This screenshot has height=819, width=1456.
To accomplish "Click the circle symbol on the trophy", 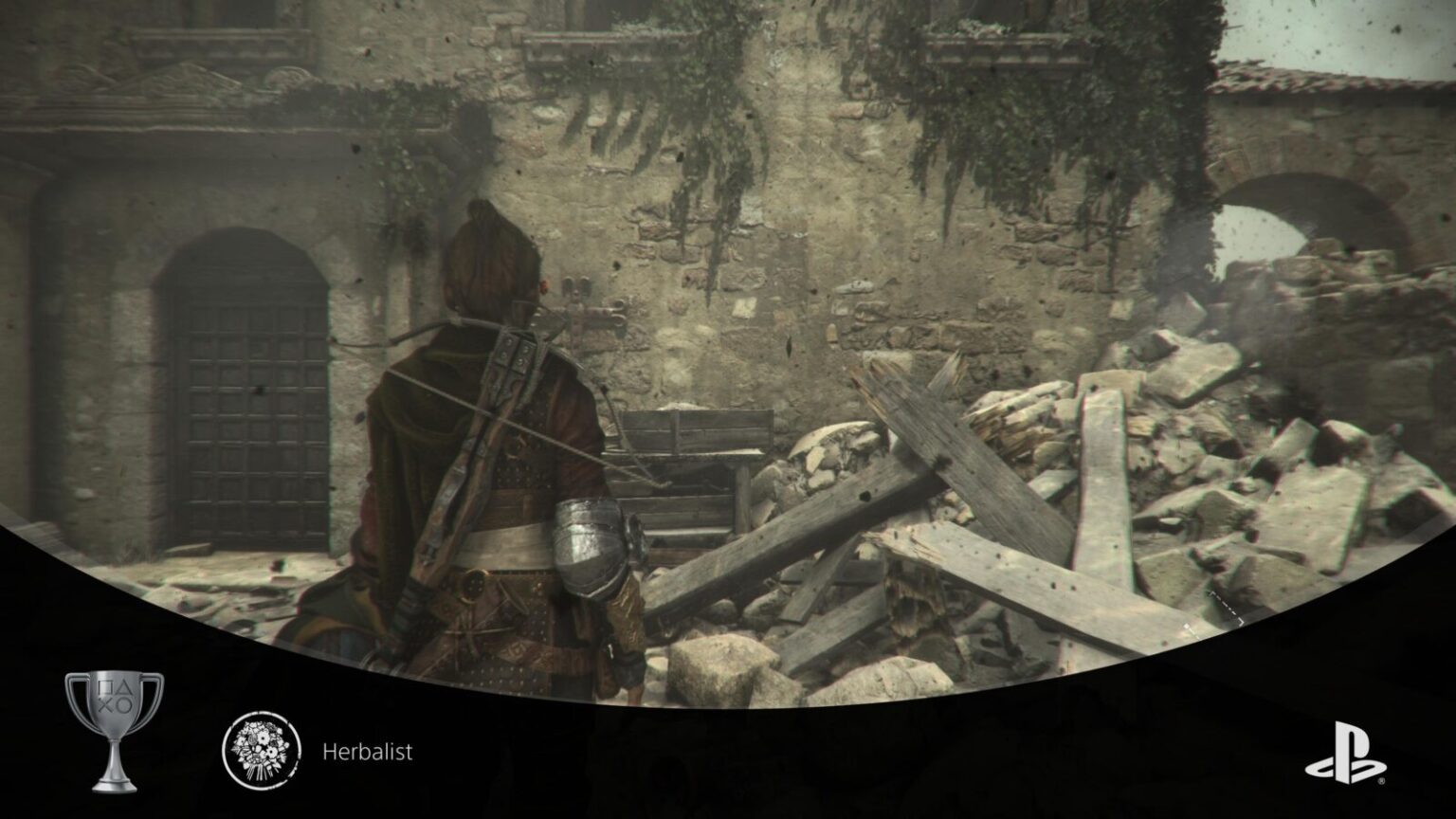I will click(124, 704).
